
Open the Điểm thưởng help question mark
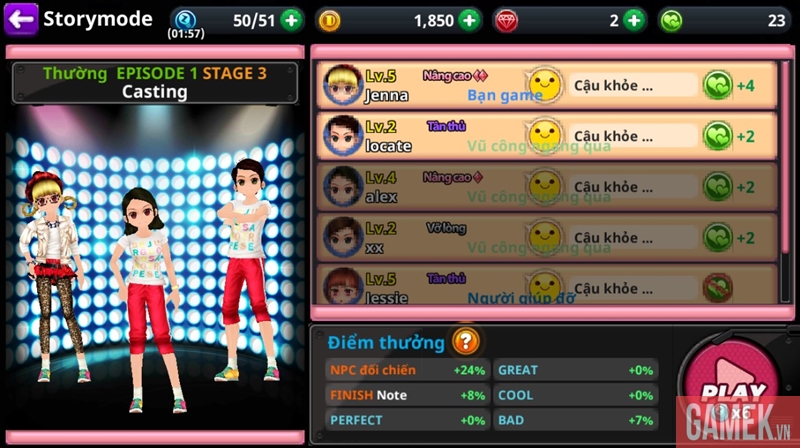pyautogui.click(x=465, y=341)
